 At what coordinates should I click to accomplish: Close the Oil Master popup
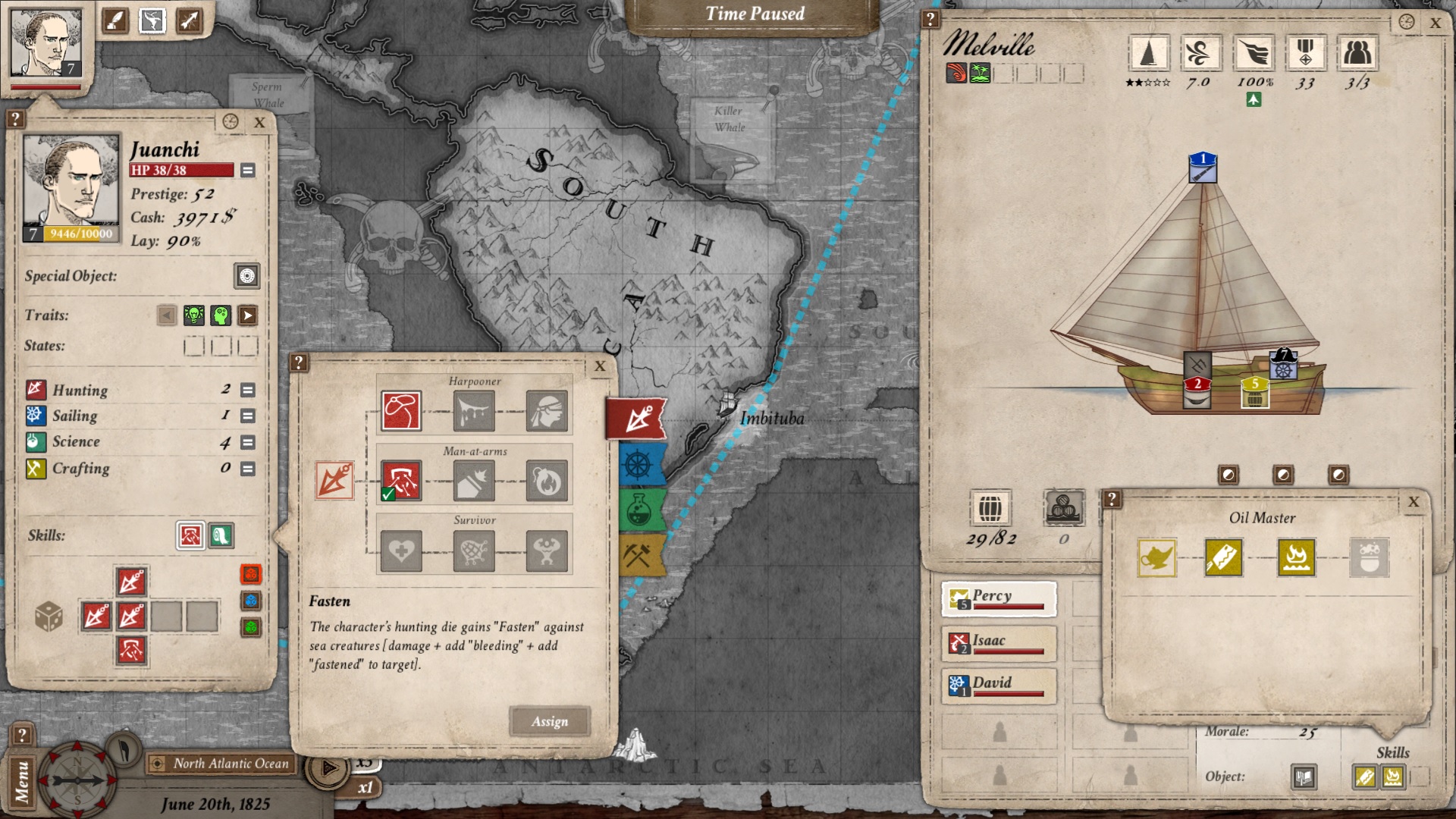[1414, 502]
